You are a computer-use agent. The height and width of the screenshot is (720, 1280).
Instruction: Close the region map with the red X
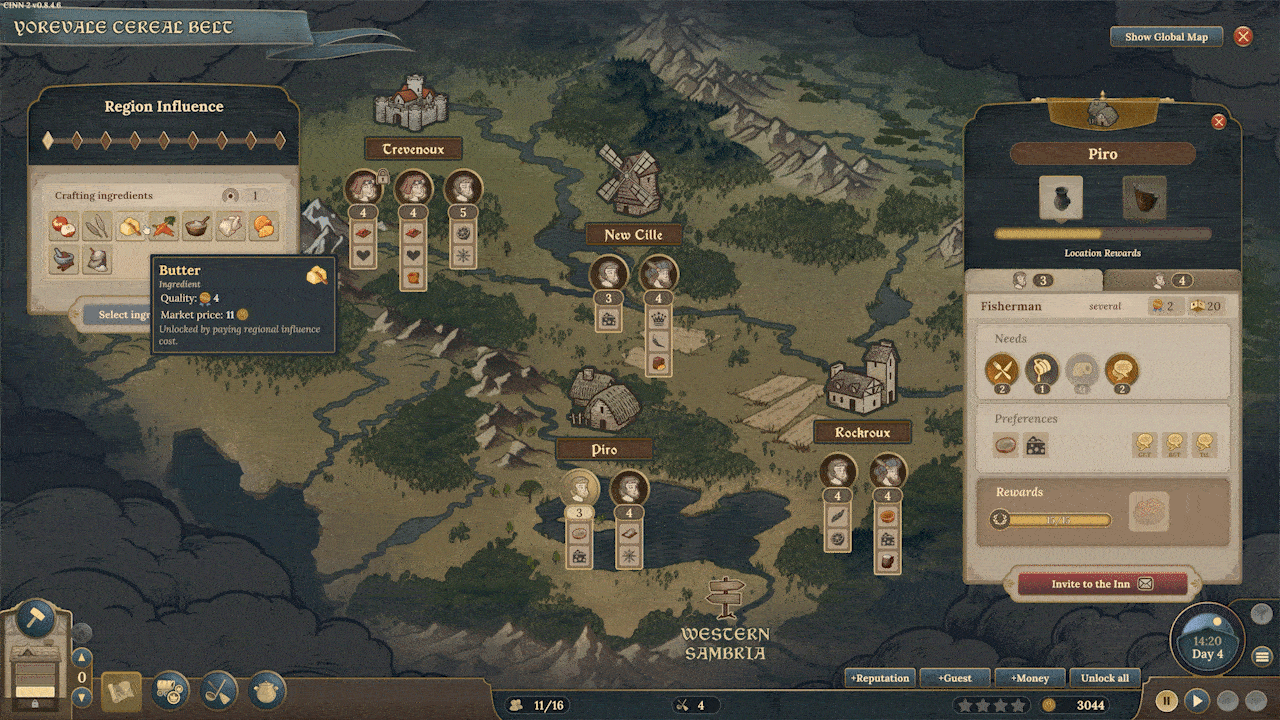(x=1243, y=37)
